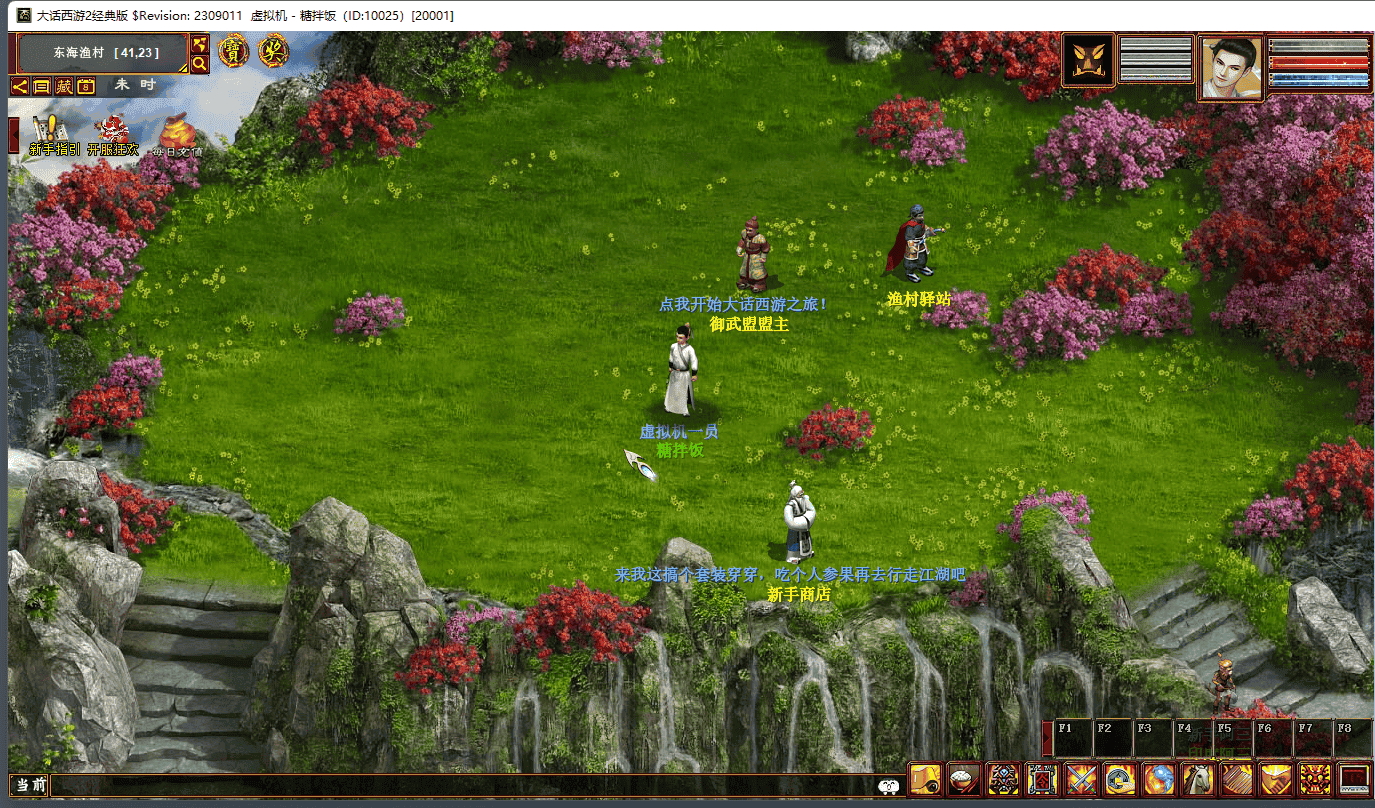This screenshot has height=808, width=1375.
Task: Open the compass achievement icon
Action: [x=1121, y=778]
